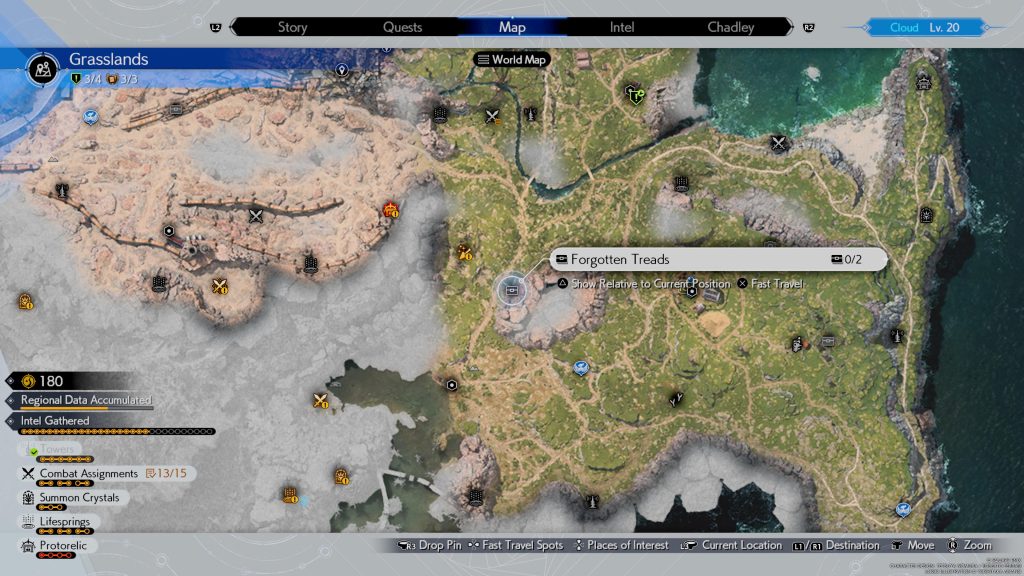Select the Map tab
This screenshot has width=1024, height=576.
[512, 27]
